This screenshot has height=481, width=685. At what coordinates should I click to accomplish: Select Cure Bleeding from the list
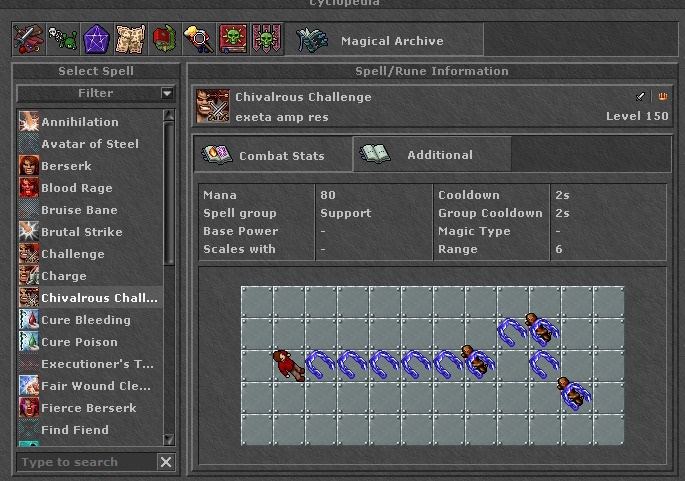86,320
